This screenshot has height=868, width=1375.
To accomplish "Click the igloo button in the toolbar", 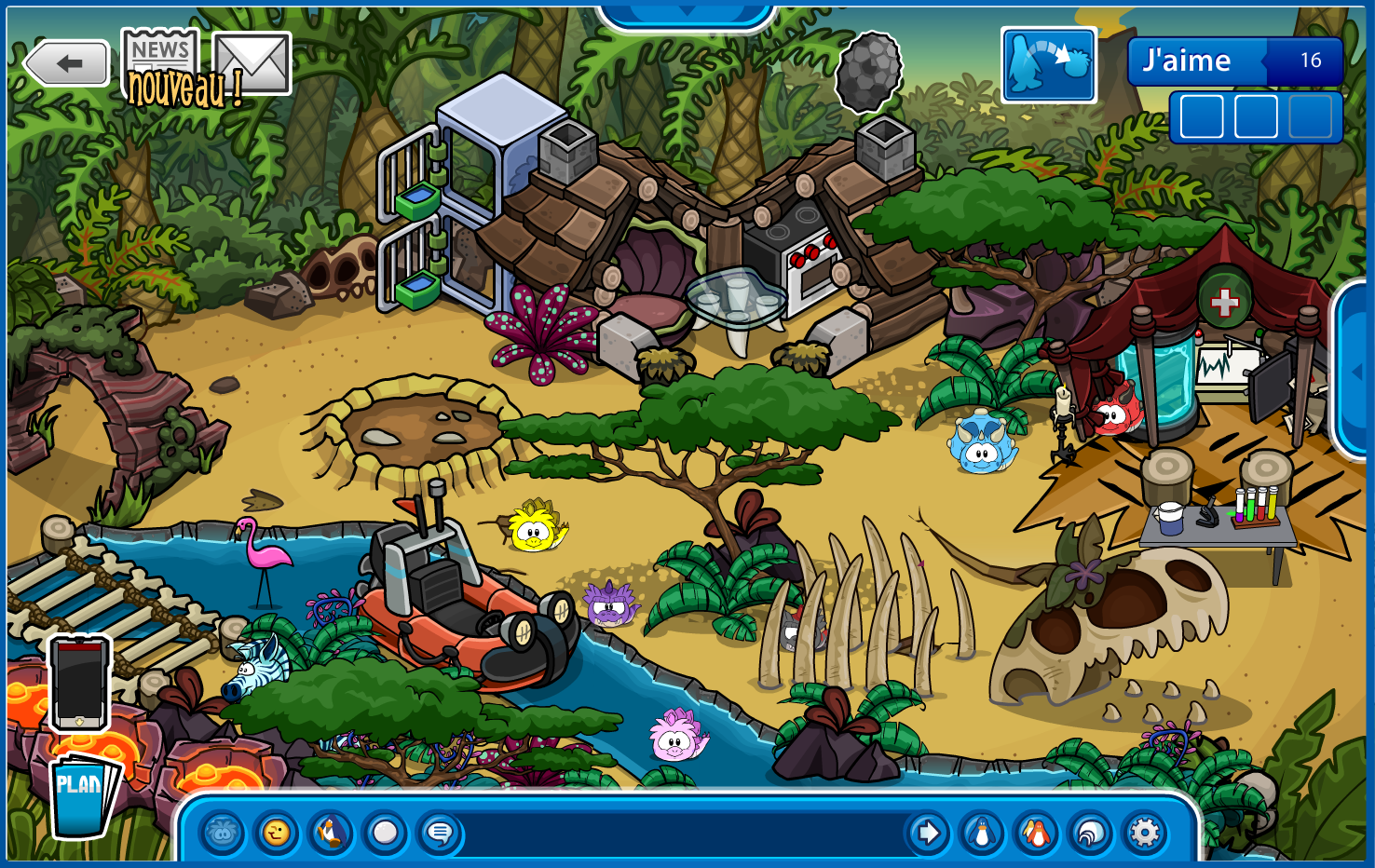I will point(1090,833).
